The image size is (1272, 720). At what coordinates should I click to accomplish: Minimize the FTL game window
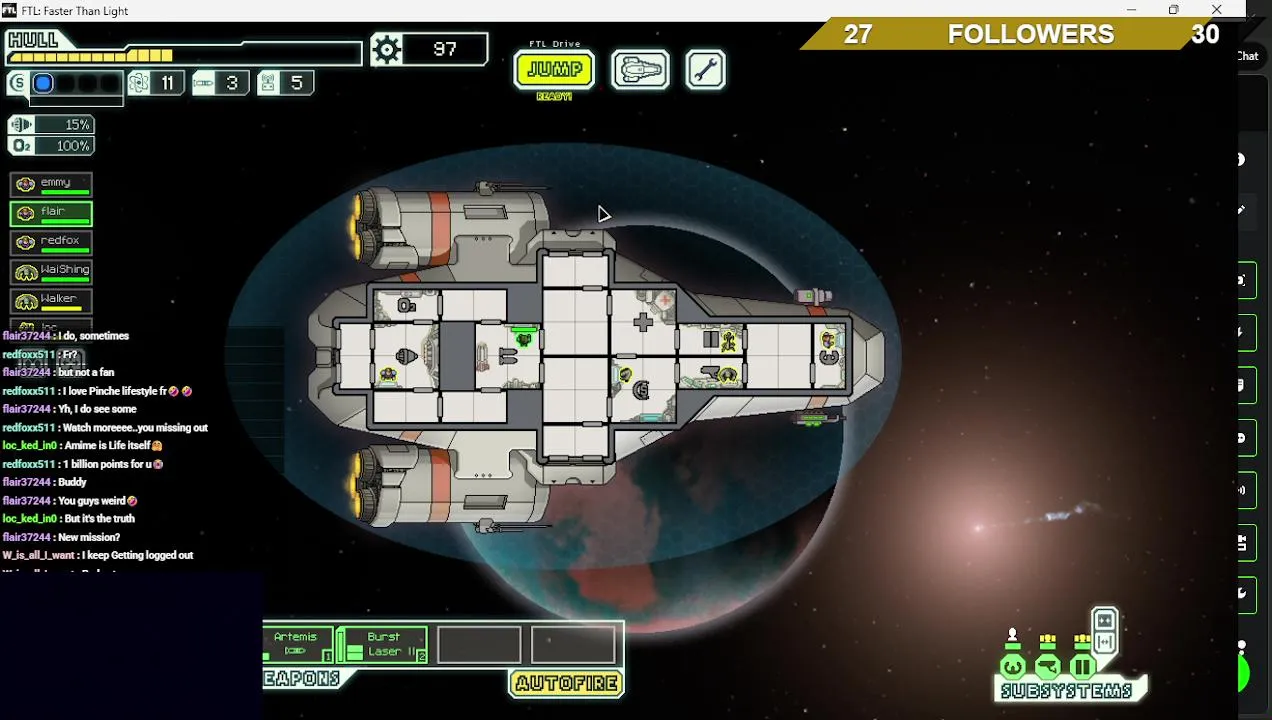click(1131, 10)
